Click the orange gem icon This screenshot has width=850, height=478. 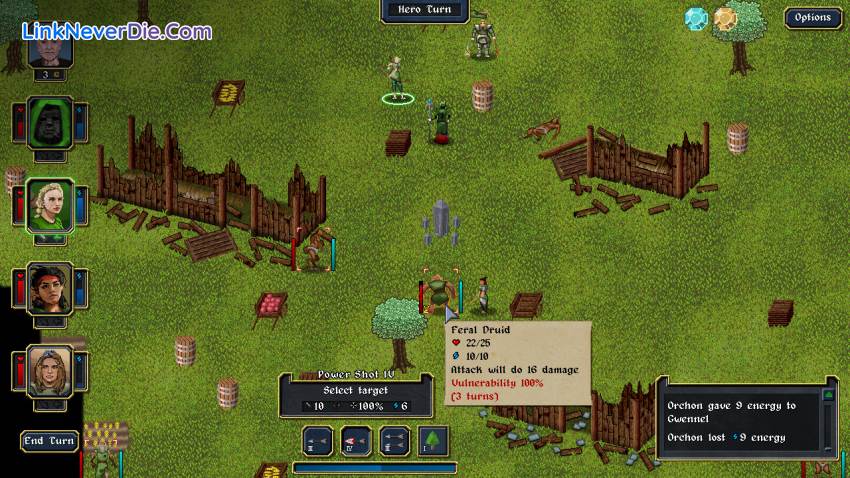point(725,18)
